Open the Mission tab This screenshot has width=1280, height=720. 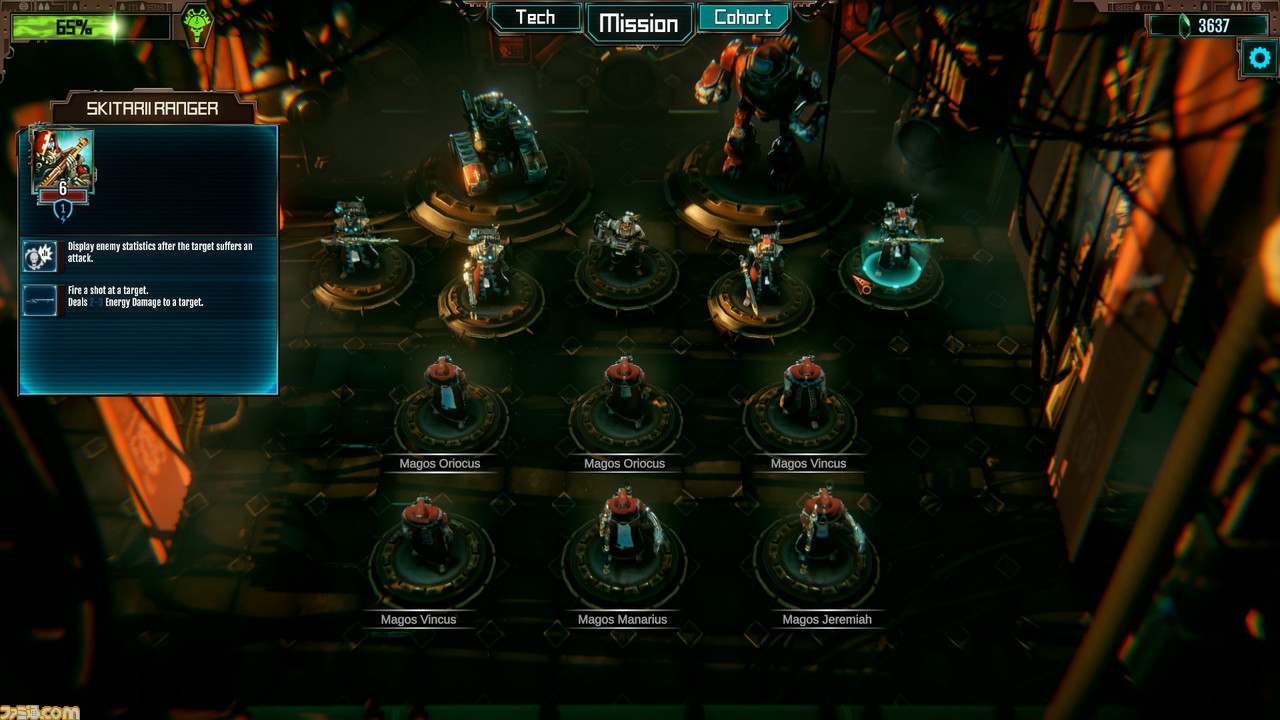pos(639,24)
